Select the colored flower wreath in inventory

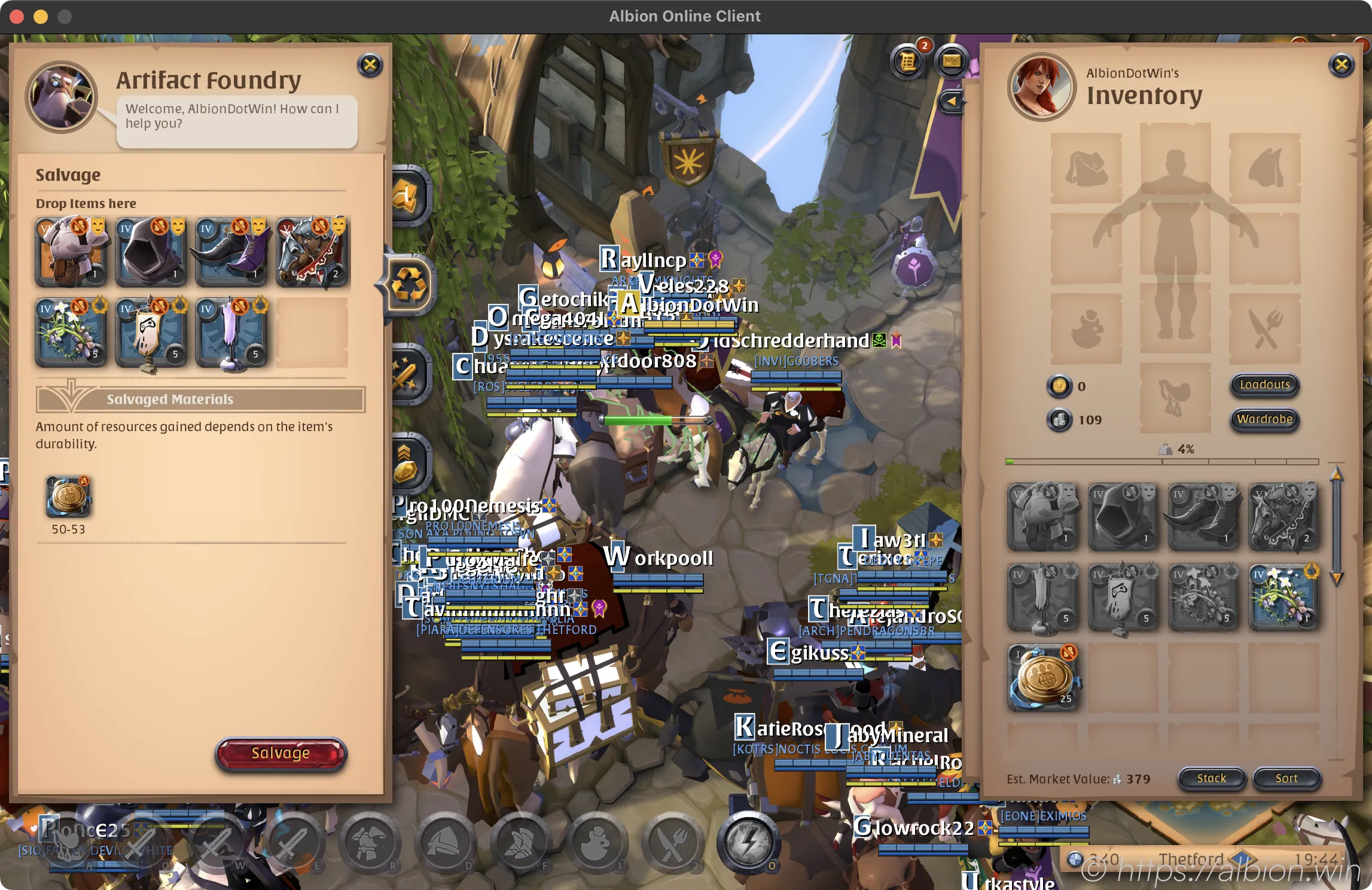point(1283,597)
